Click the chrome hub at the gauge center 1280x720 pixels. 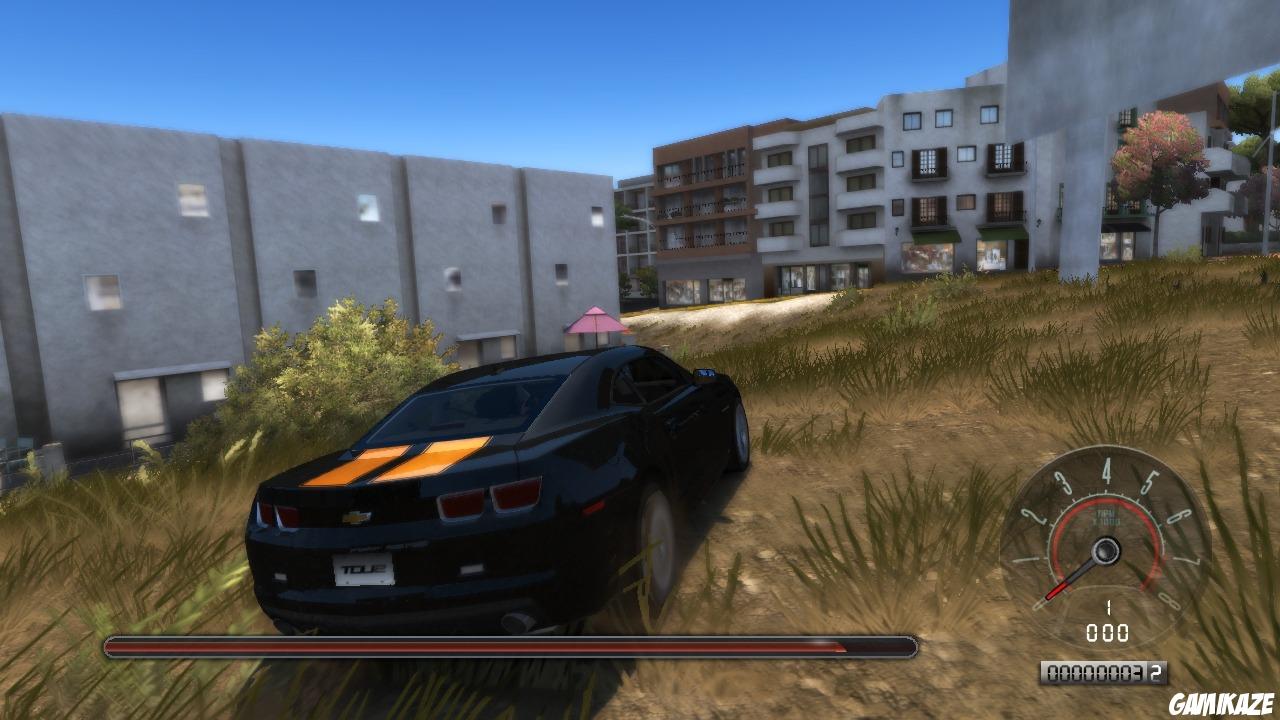(1106, 549)
